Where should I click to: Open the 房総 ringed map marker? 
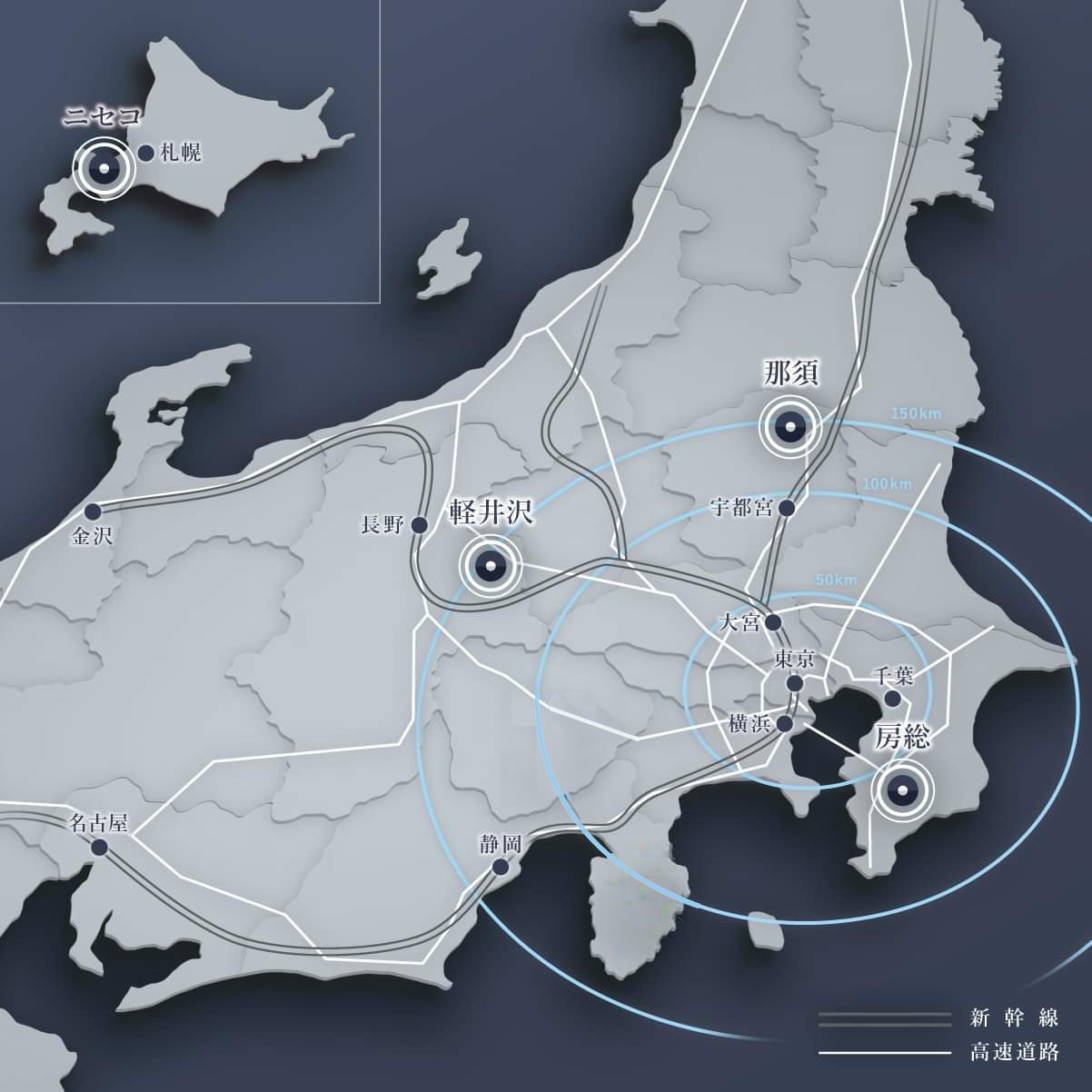(902, 791)
